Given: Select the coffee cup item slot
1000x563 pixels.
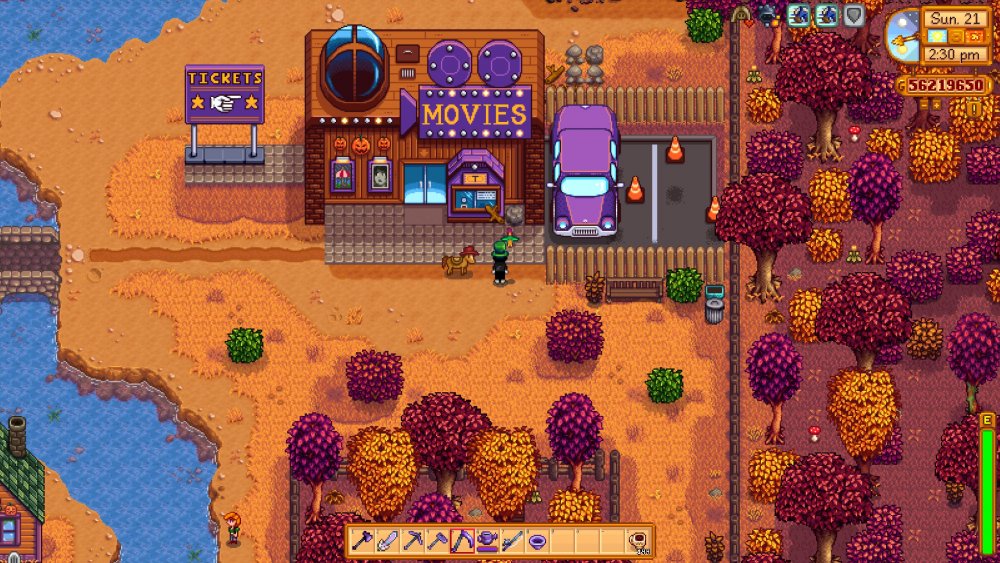Looking at the screenshot, I should click(637, 541).
